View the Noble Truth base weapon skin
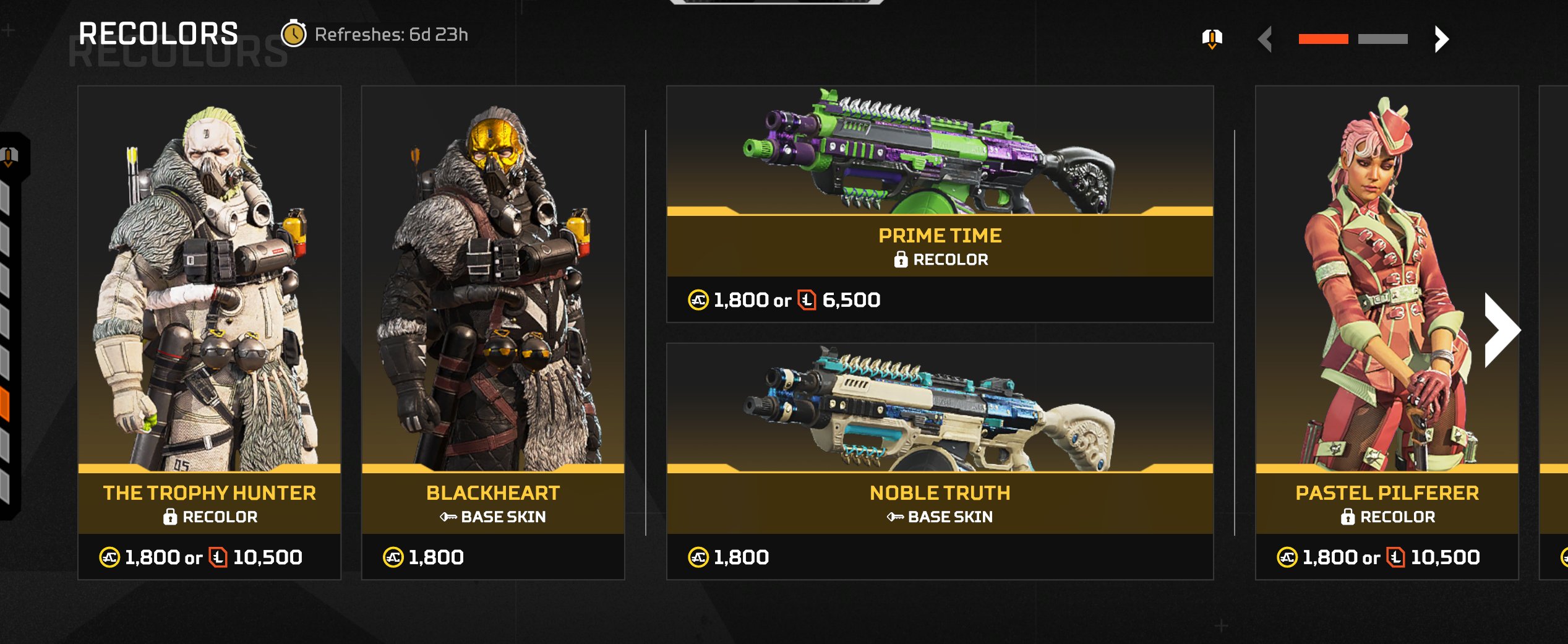The image size is (1568, 644). [939, 461]
